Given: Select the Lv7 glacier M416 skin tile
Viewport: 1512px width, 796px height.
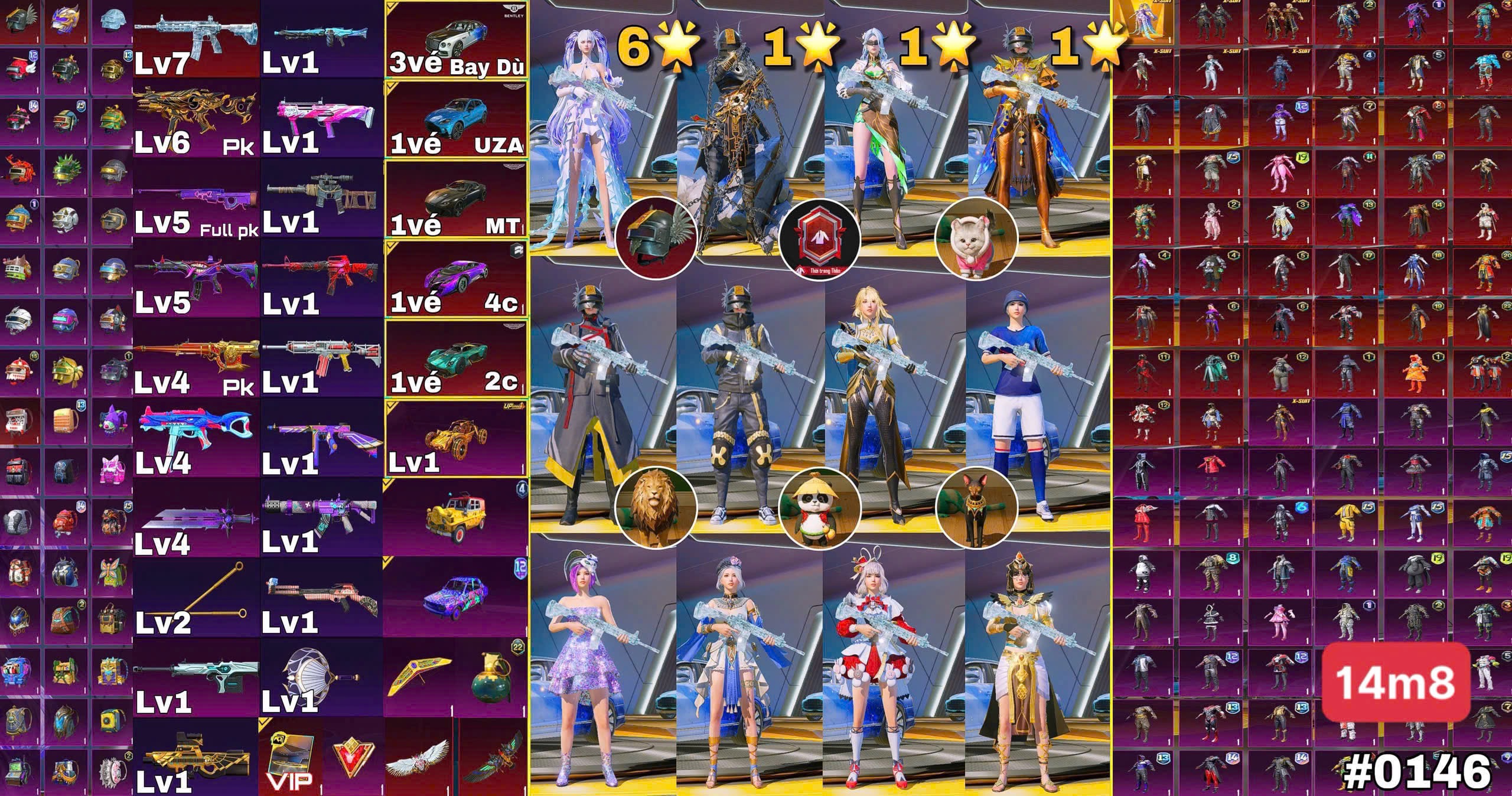Looking at the screenshot, I should point(196,39).
